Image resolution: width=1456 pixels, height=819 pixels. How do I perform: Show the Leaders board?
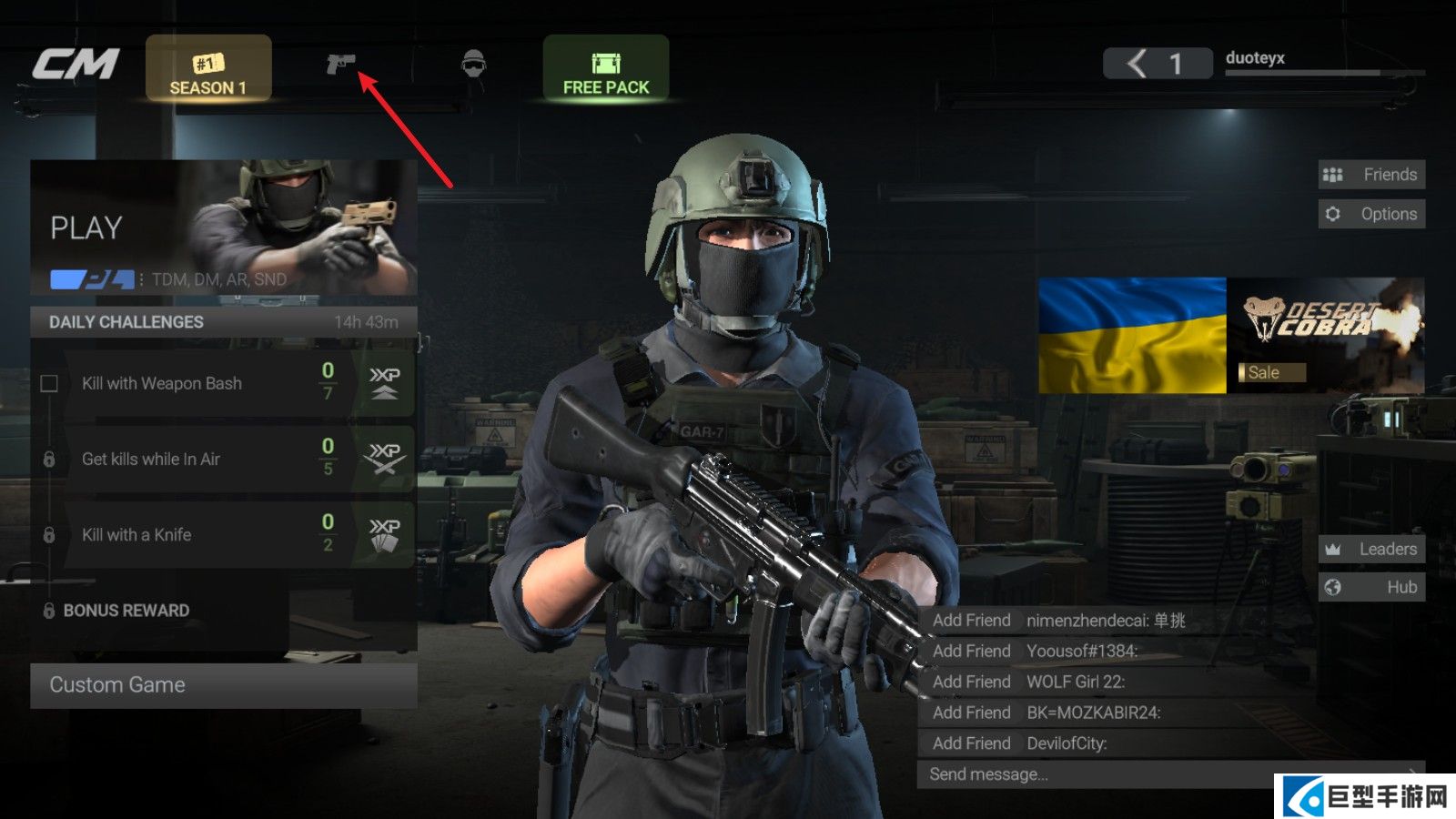pos(1371,549)
